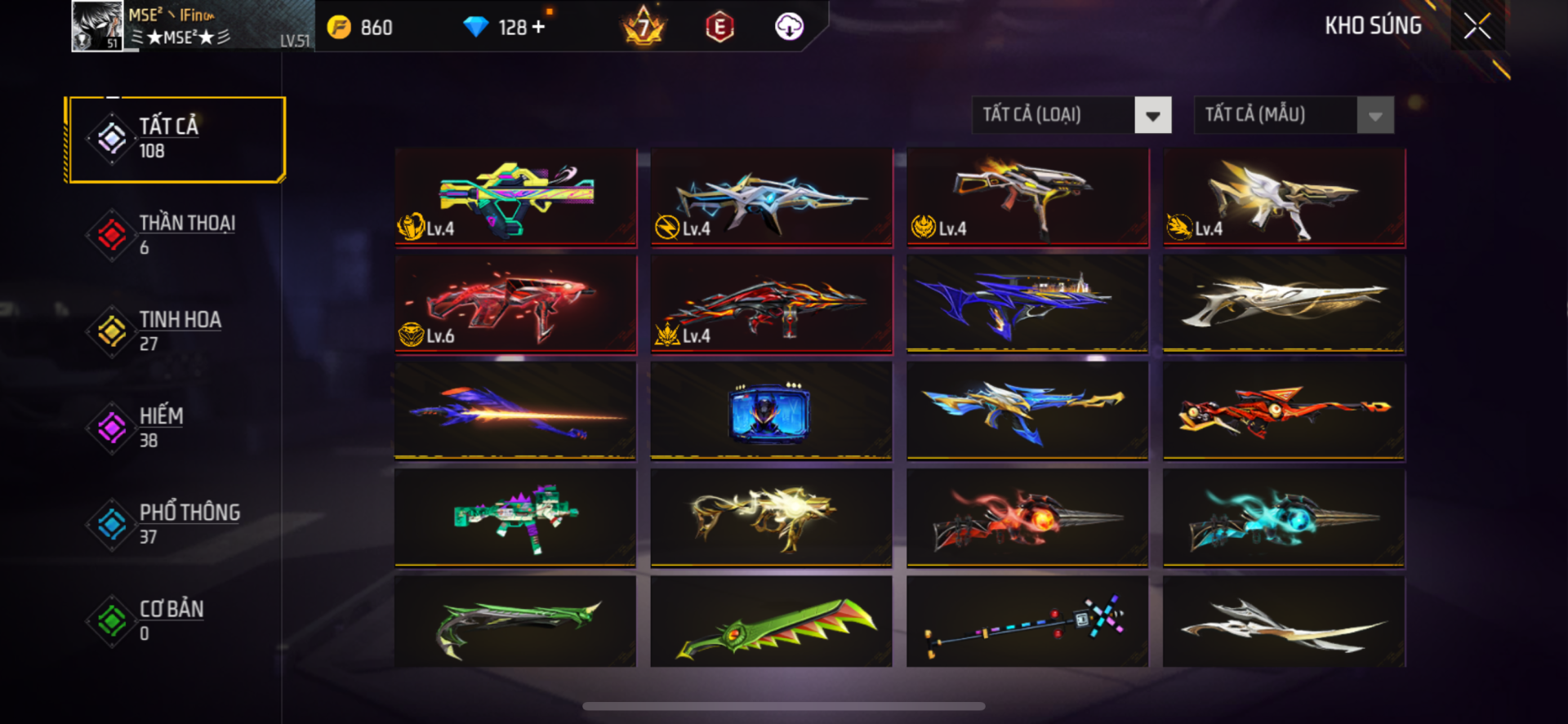Image resolution: width=1568 pixels, height=724 pixels.
Task: Open the crown rank 7 badge
Action: point(644,27)
